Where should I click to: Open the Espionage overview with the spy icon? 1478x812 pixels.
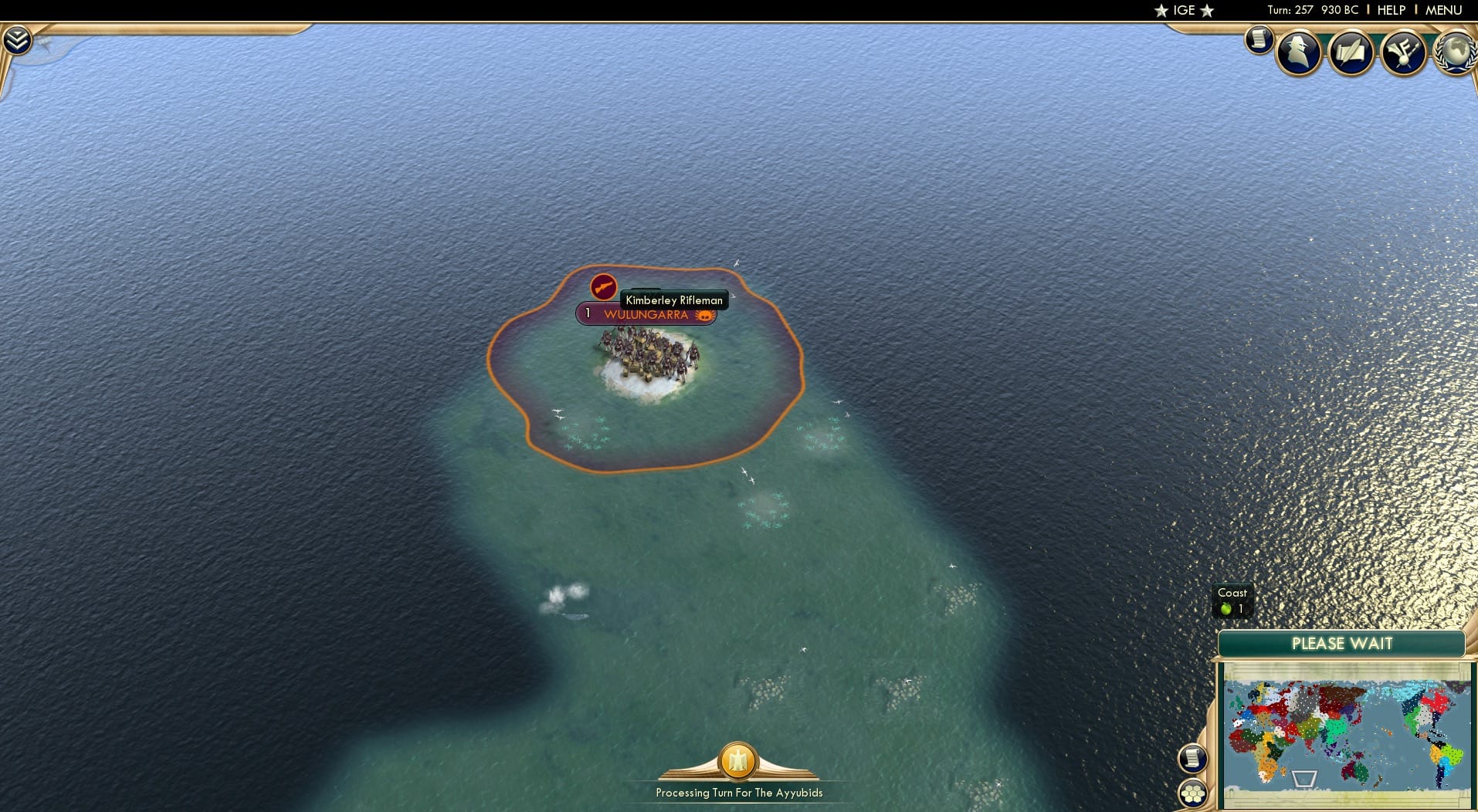(x=1297, y=52)
